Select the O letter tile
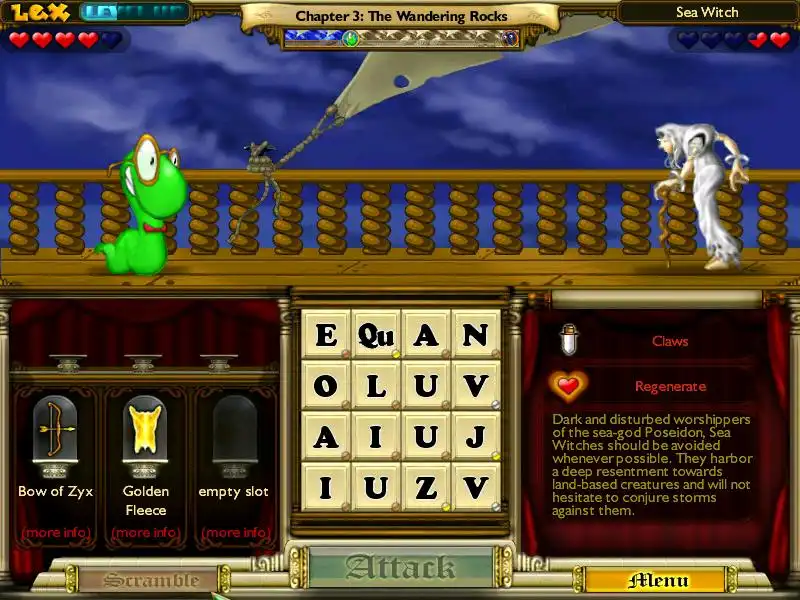Image resolution: width=800 pixels, height=600 pixels. pos(326,386)
